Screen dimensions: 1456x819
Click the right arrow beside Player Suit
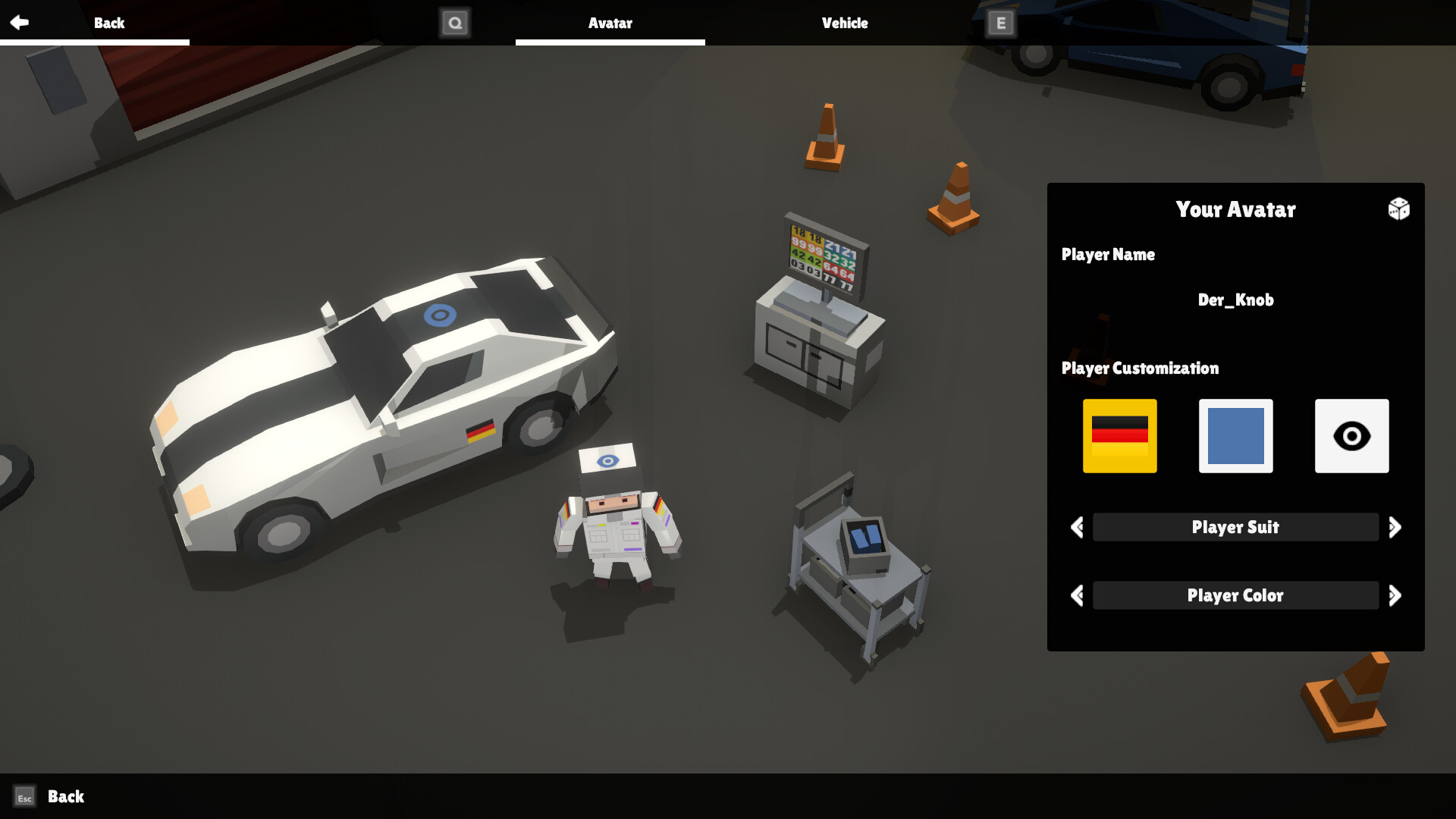[1396, 527]
